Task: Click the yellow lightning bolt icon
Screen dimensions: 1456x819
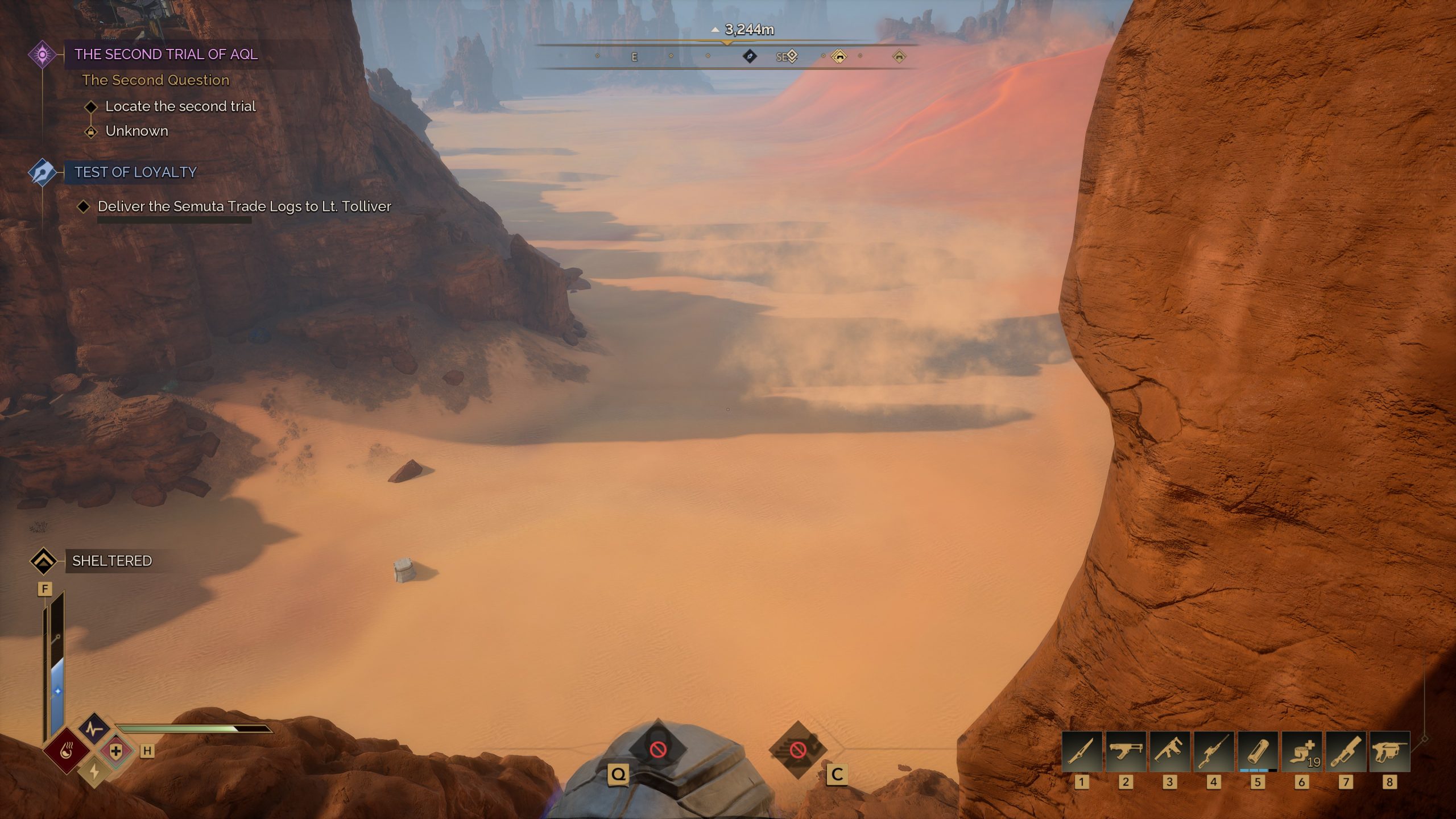Action: [x=94, y=771]
